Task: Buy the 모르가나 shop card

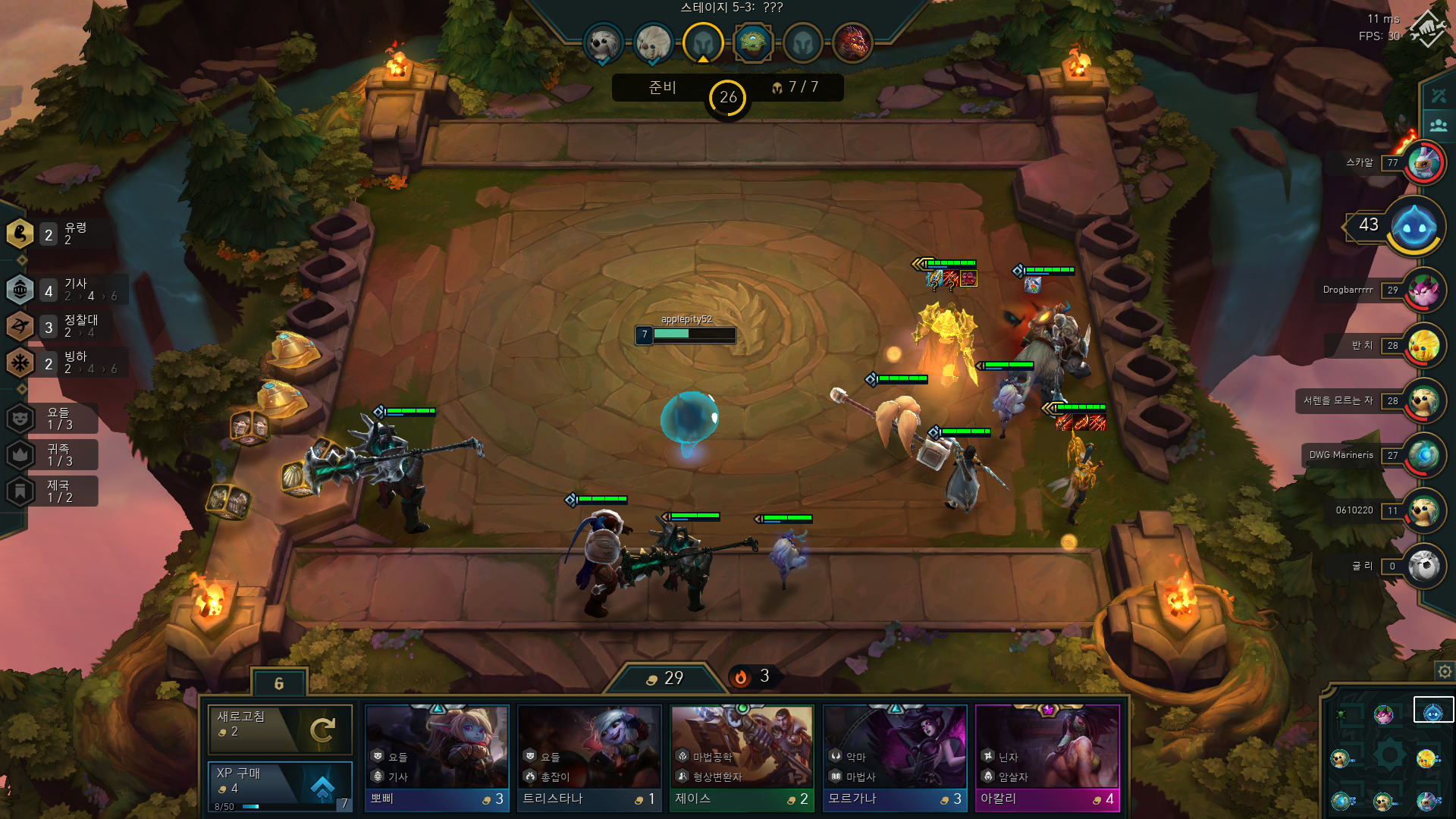Action: point(895,758)
